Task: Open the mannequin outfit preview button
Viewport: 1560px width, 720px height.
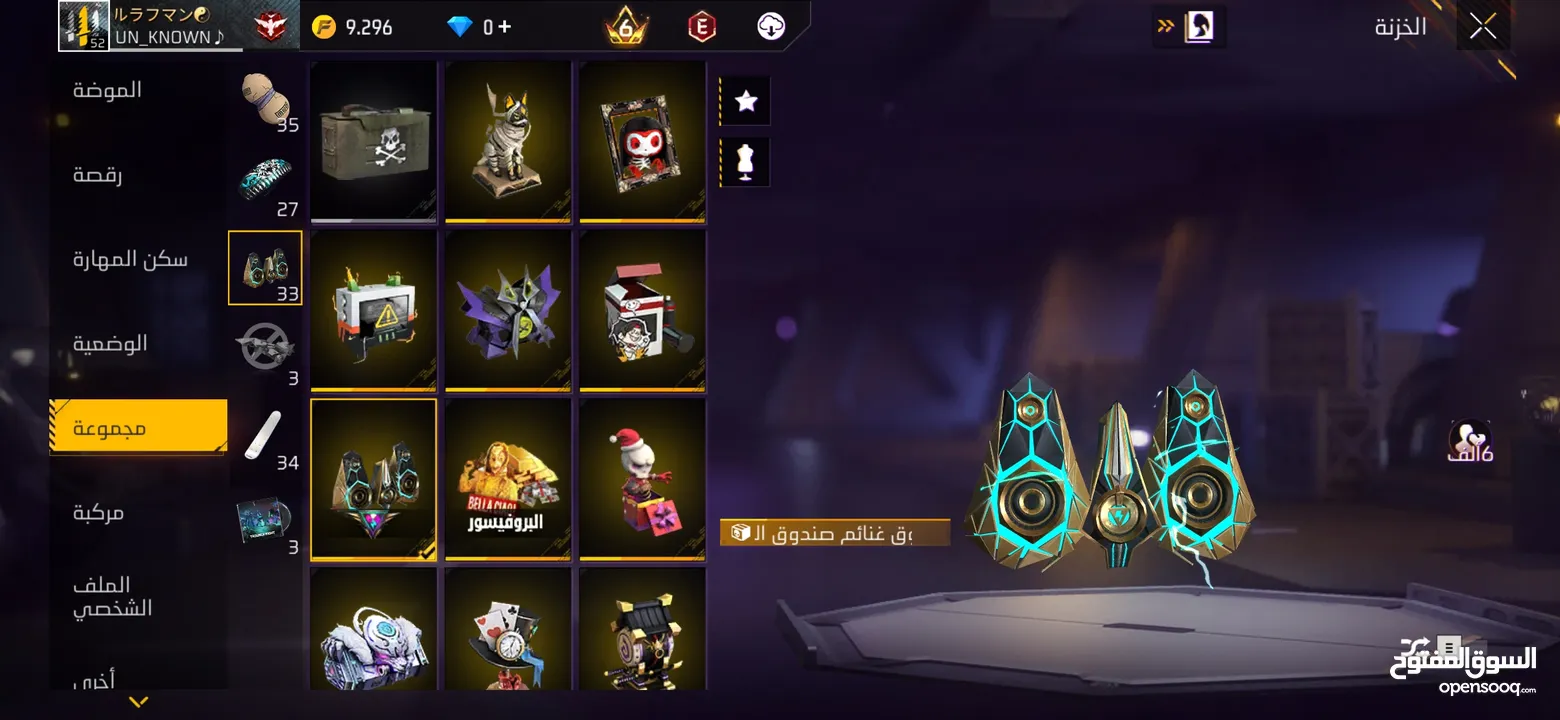Action: [745, 162]
